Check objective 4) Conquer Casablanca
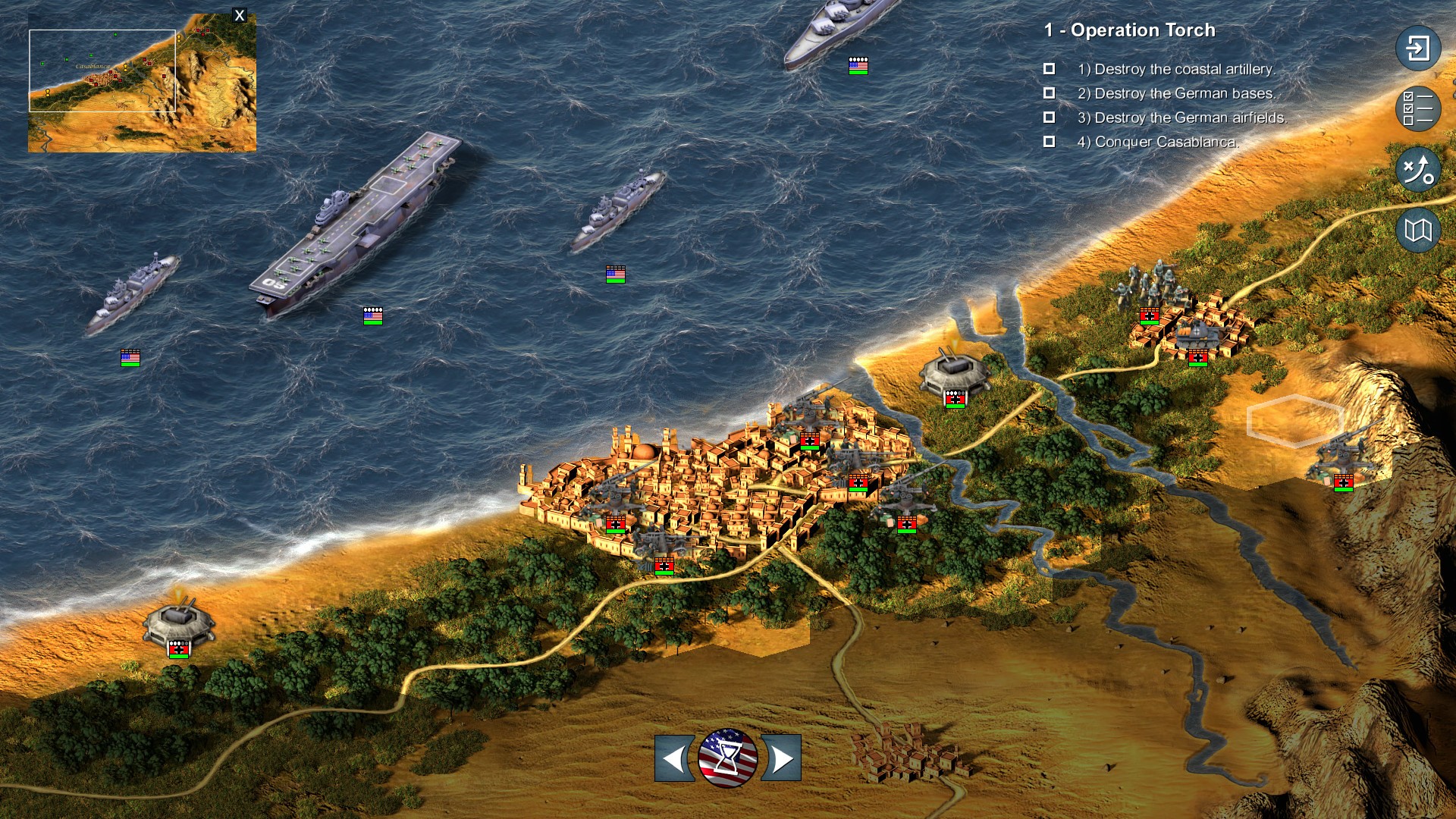The width and height of the screenshot is (1456, 819). coord(1049,141)
